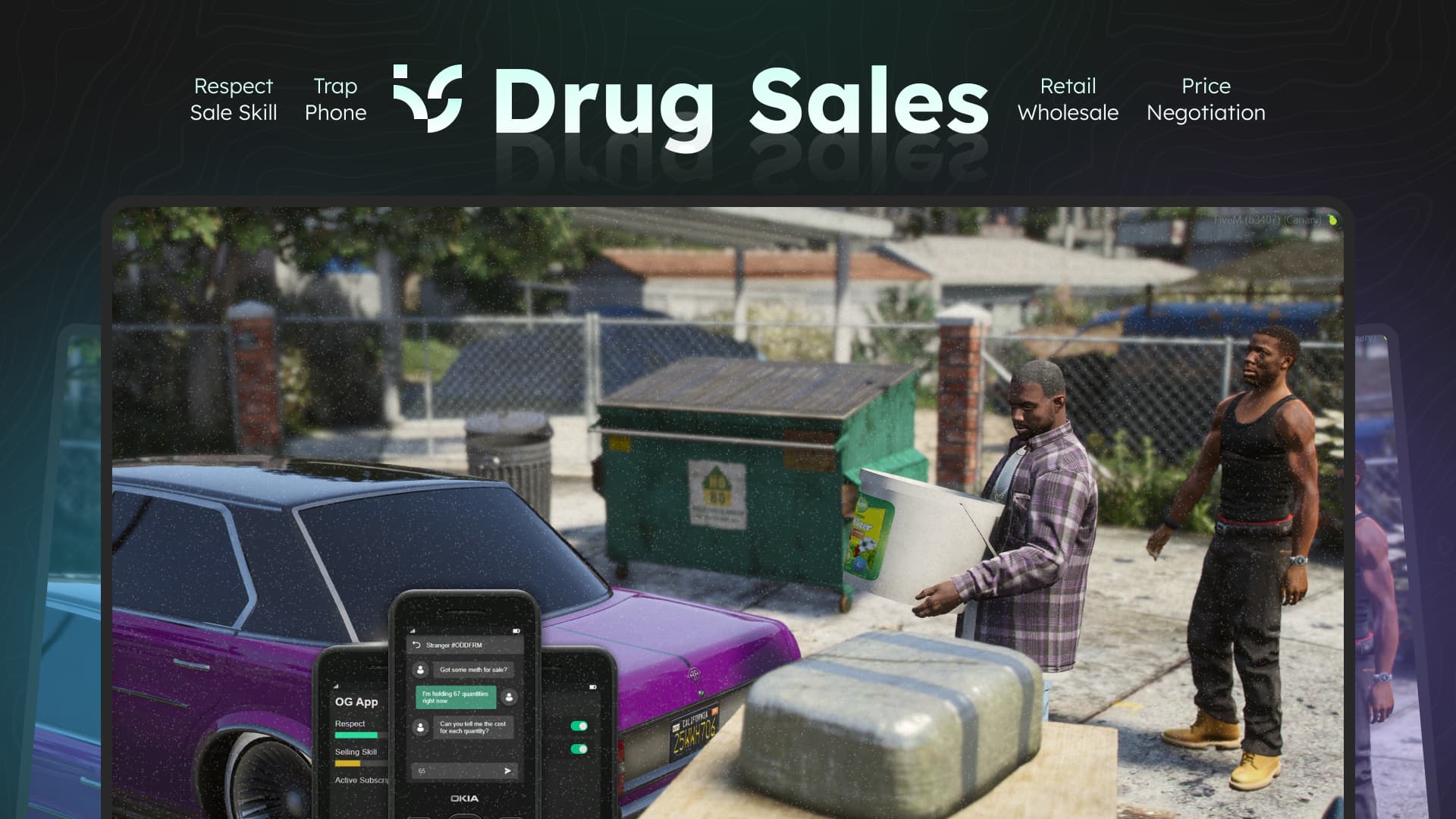Click the Respect Sale Skill feature text

[x=234, y=99]
